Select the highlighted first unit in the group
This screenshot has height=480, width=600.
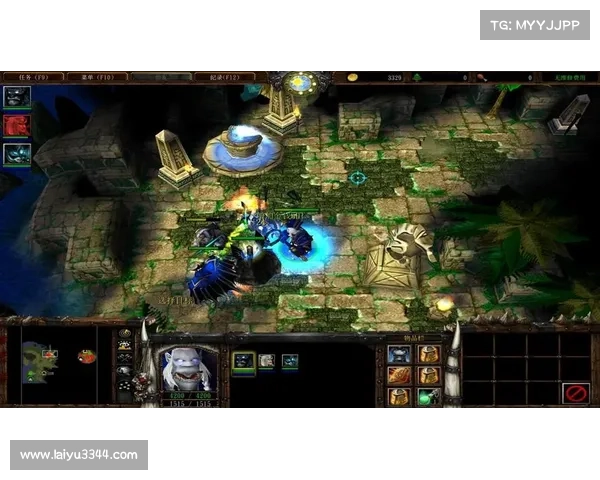[243, 361]
